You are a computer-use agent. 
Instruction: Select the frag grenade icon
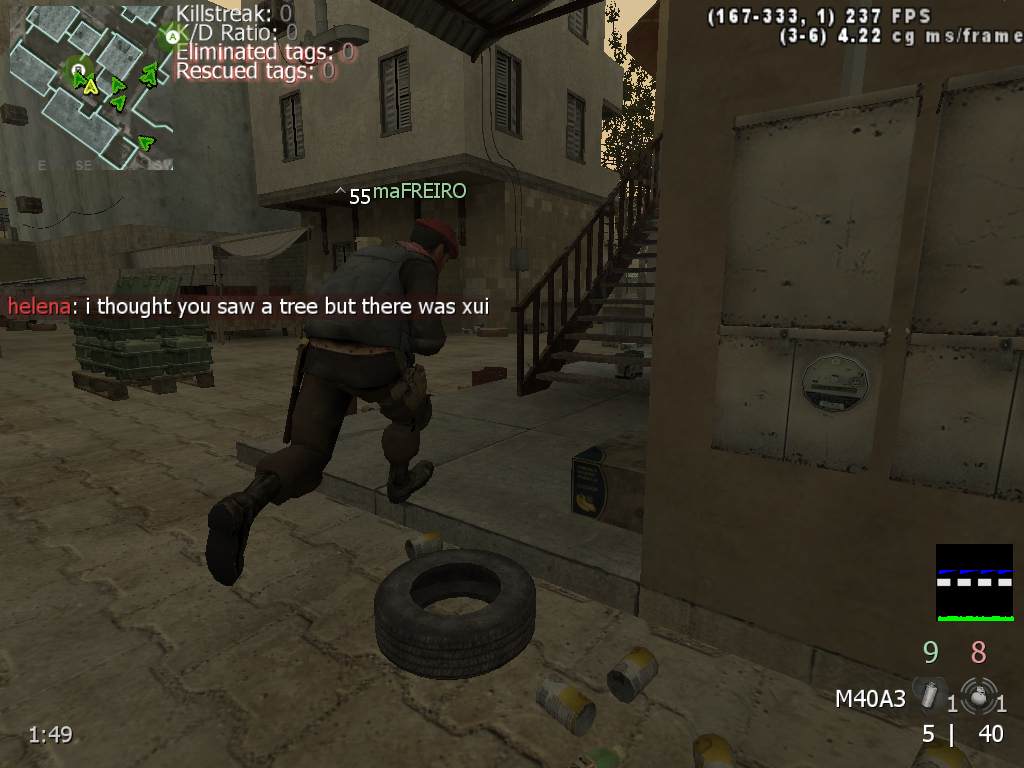tap(976, 693)
